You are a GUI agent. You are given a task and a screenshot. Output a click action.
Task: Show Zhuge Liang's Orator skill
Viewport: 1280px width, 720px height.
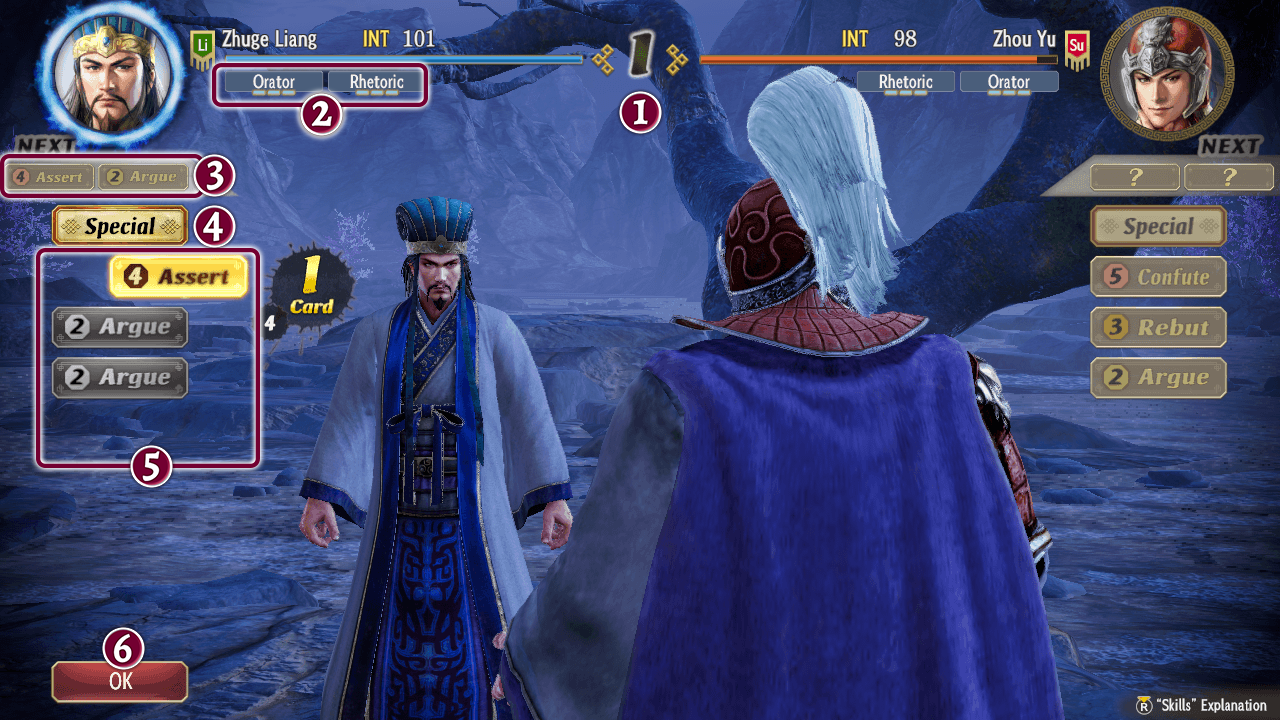(273, 82)
